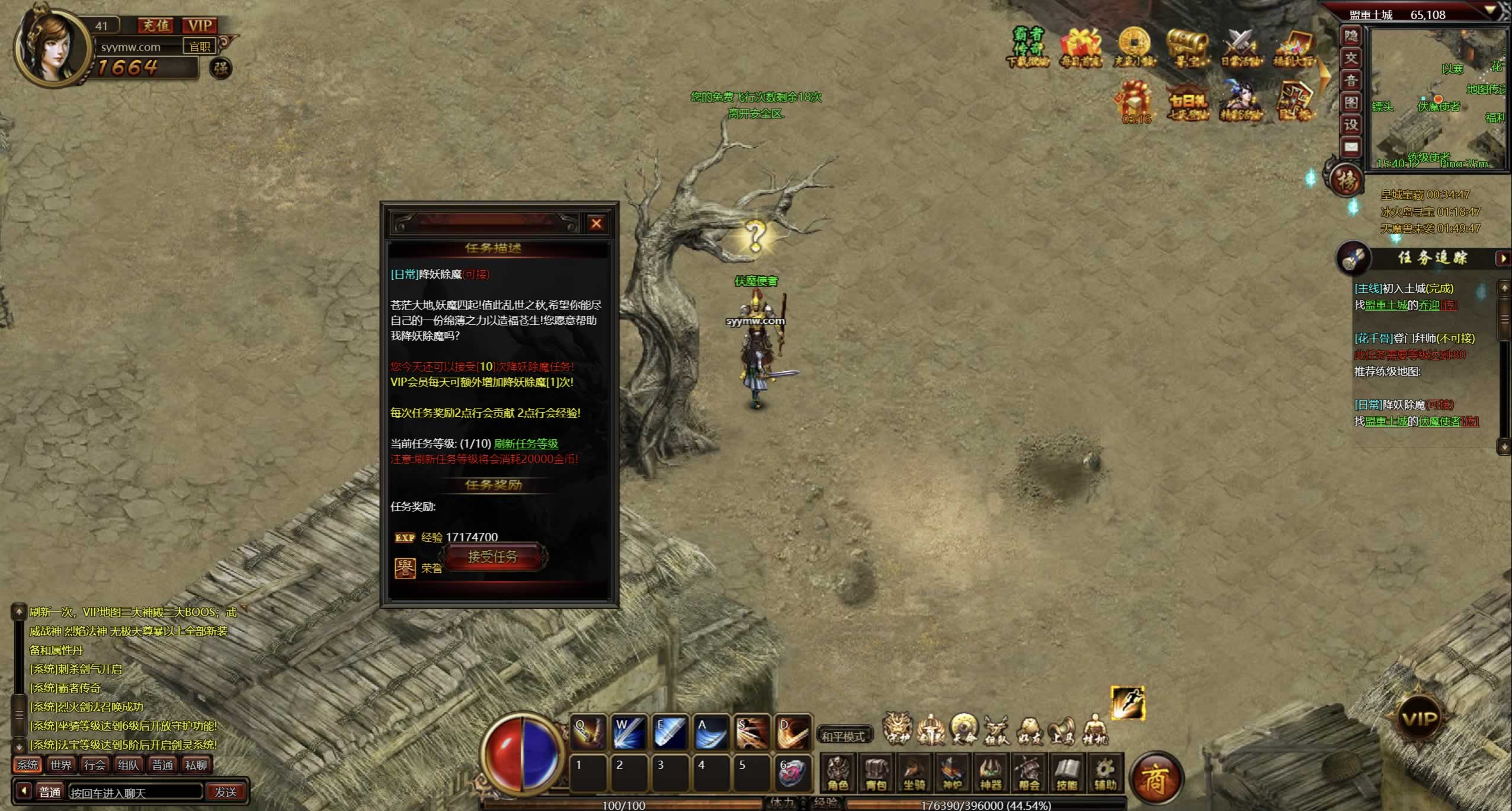Close the quest description dialog

596,223
